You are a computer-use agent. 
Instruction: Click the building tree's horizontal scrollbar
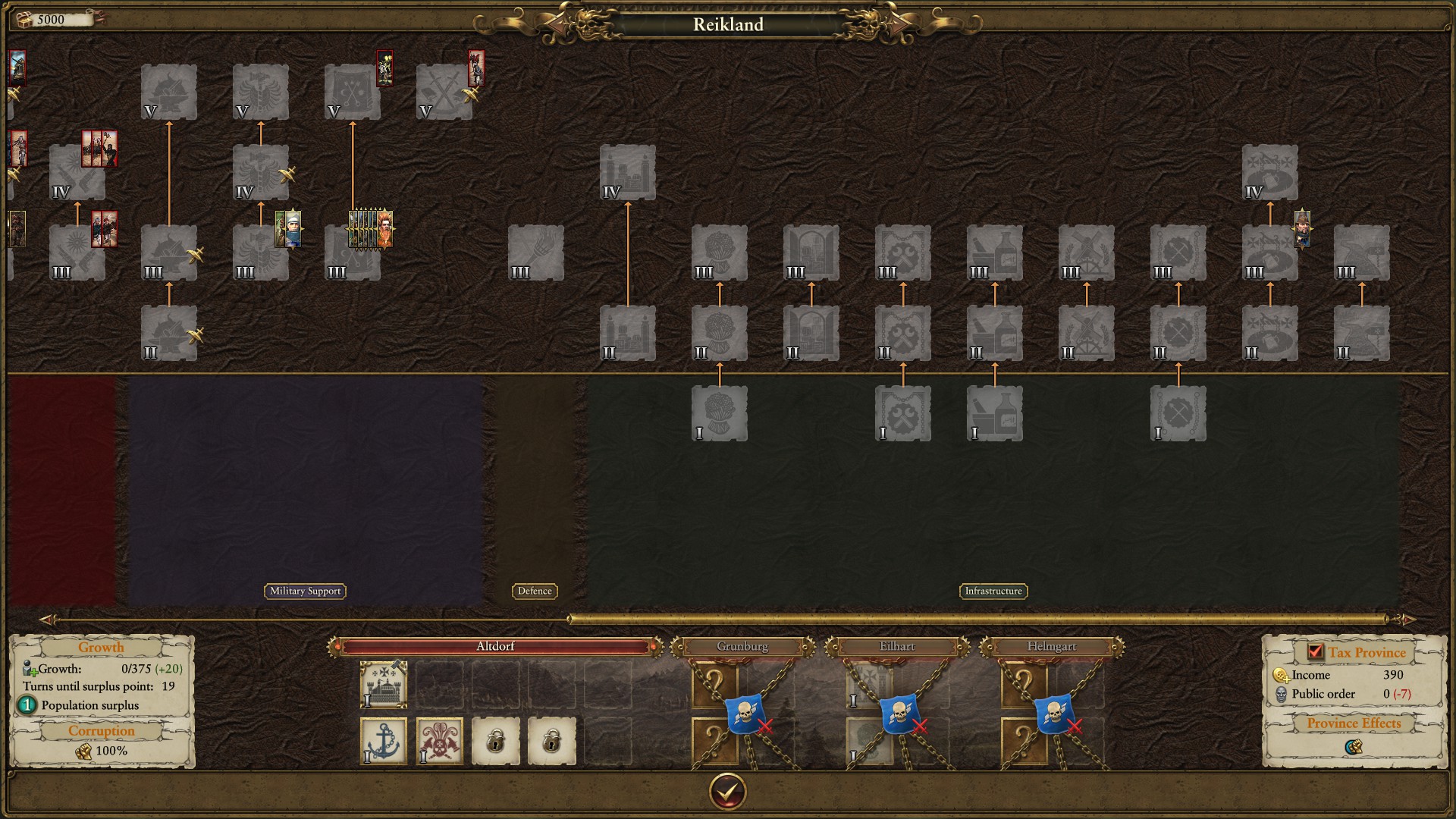[x=978, y=620]
